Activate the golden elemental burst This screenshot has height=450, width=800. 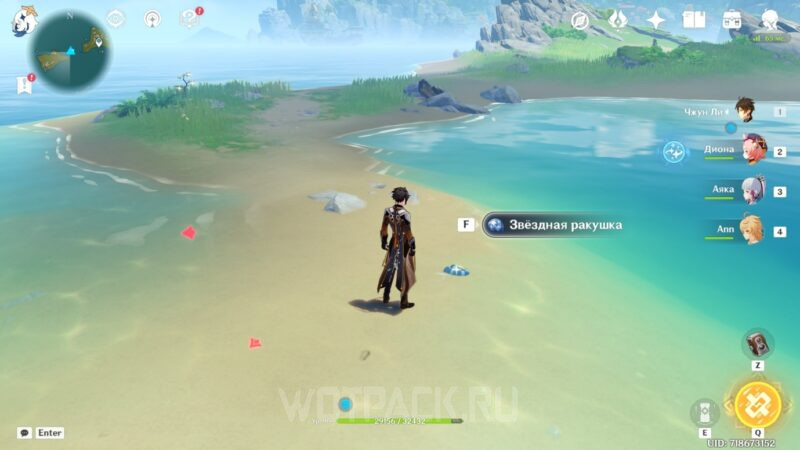pos(757,404)
